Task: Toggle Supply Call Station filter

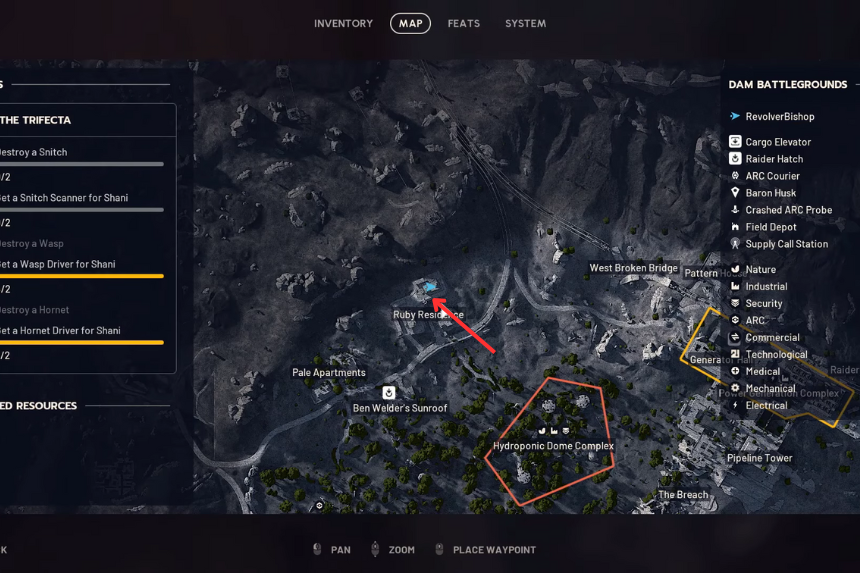Action: (786, 244)
